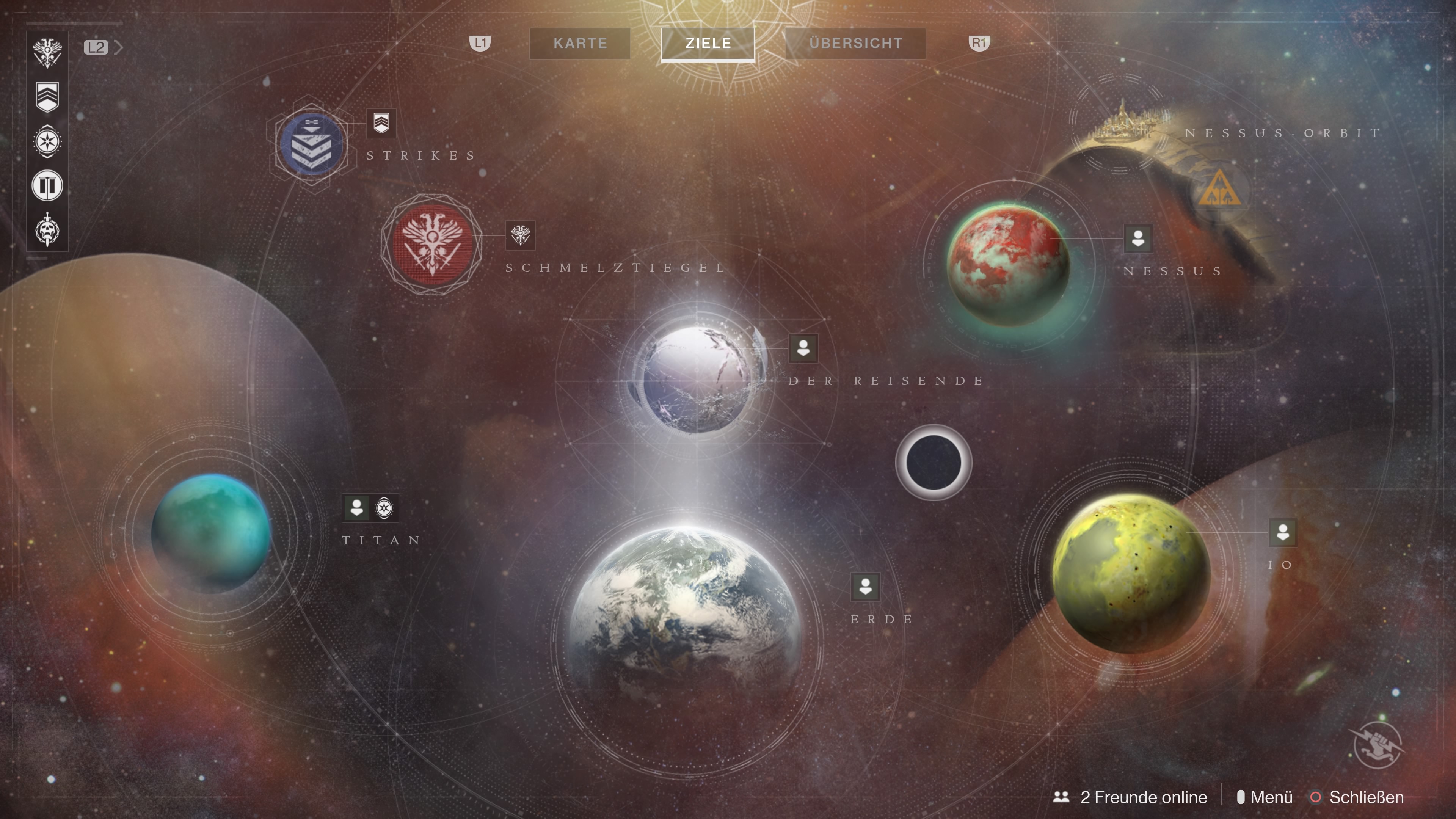Select the yellow Io destination
This screenshot has width=1456, height=819.
pos(1130,572)
